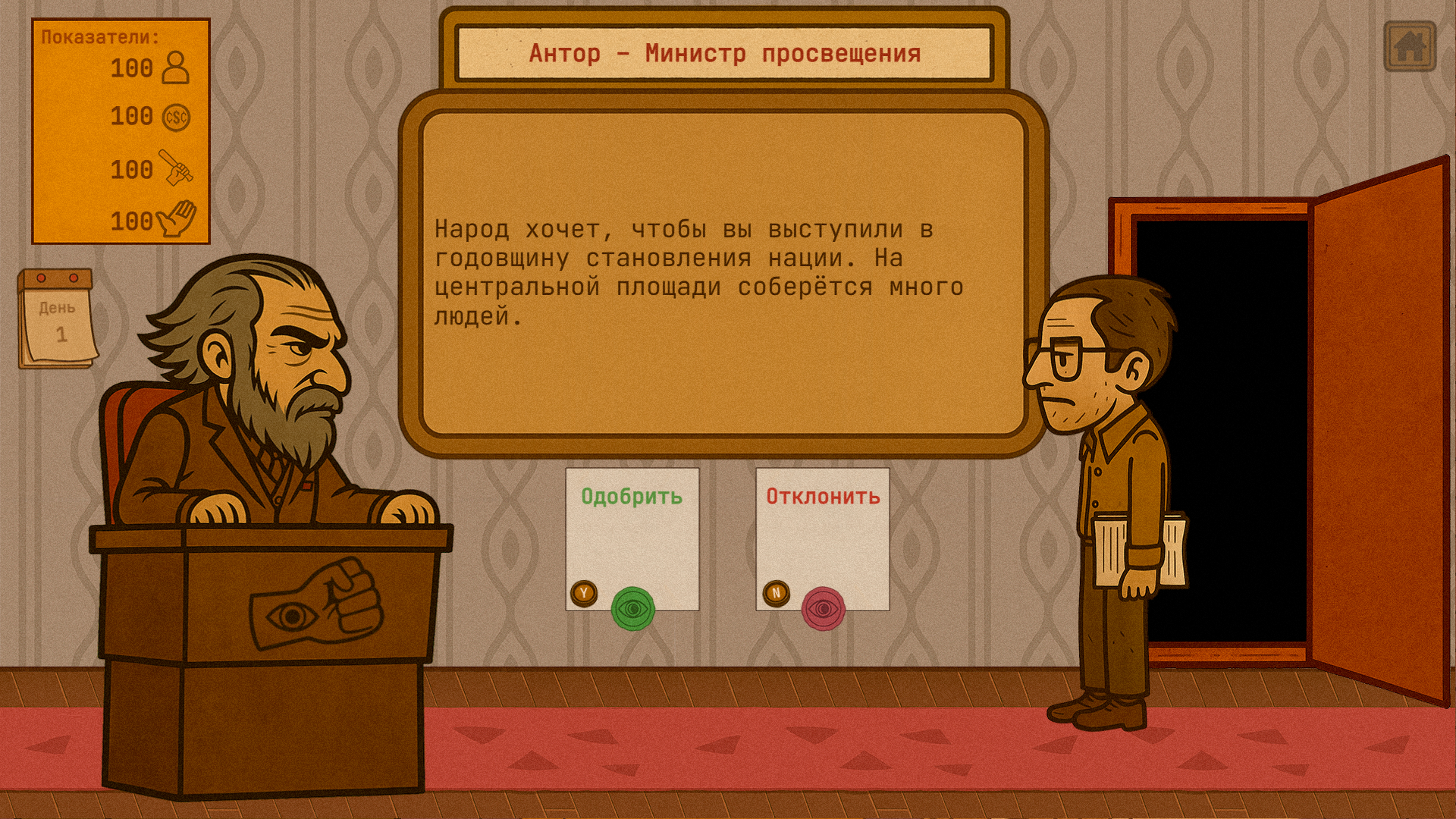Select the CSC money indicator icon
Viewport: 1456px width, 819px height.
(176, 118)
